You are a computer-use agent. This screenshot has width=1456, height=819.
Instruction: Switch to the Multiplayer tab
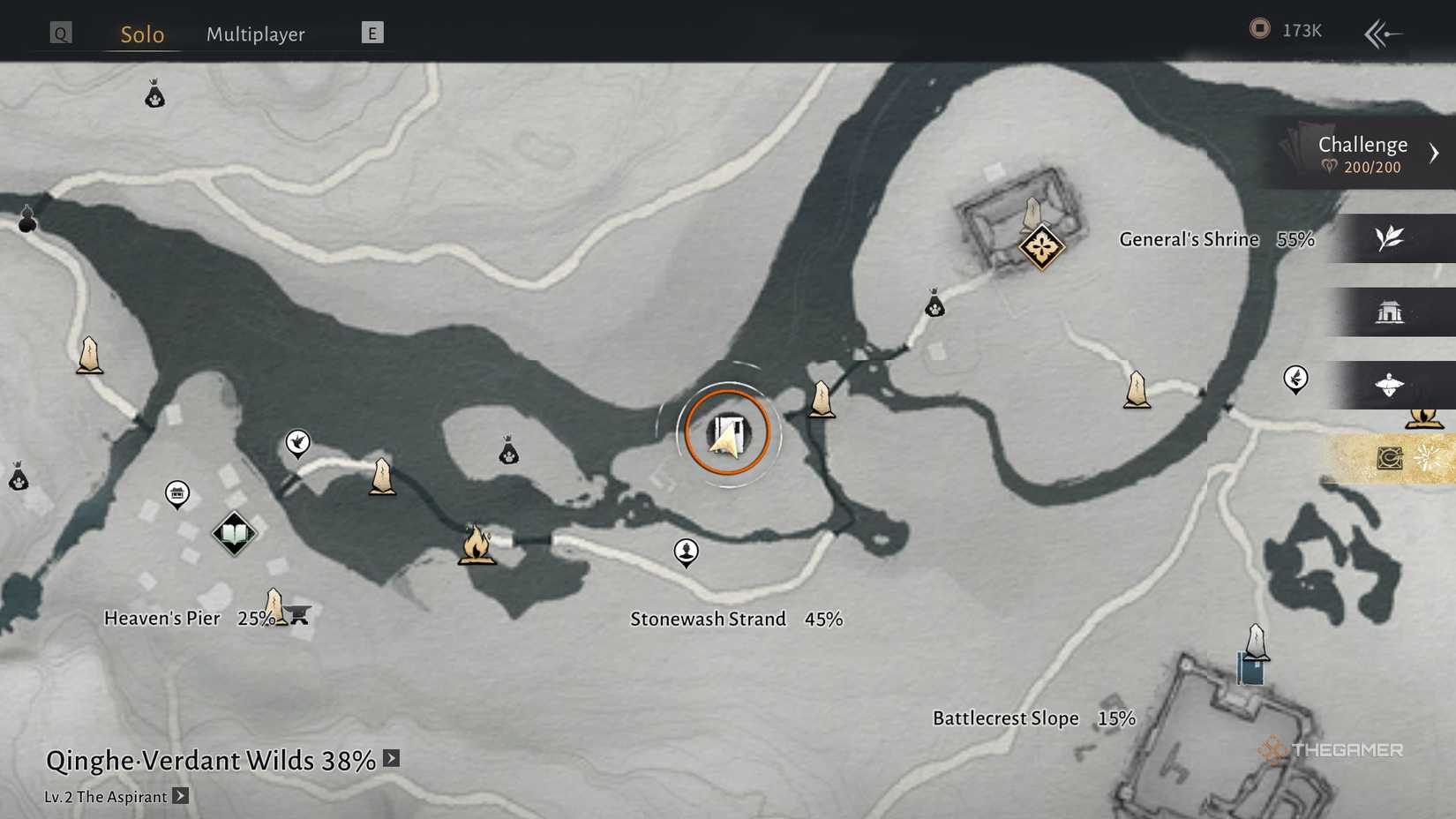tap(255, 34)
